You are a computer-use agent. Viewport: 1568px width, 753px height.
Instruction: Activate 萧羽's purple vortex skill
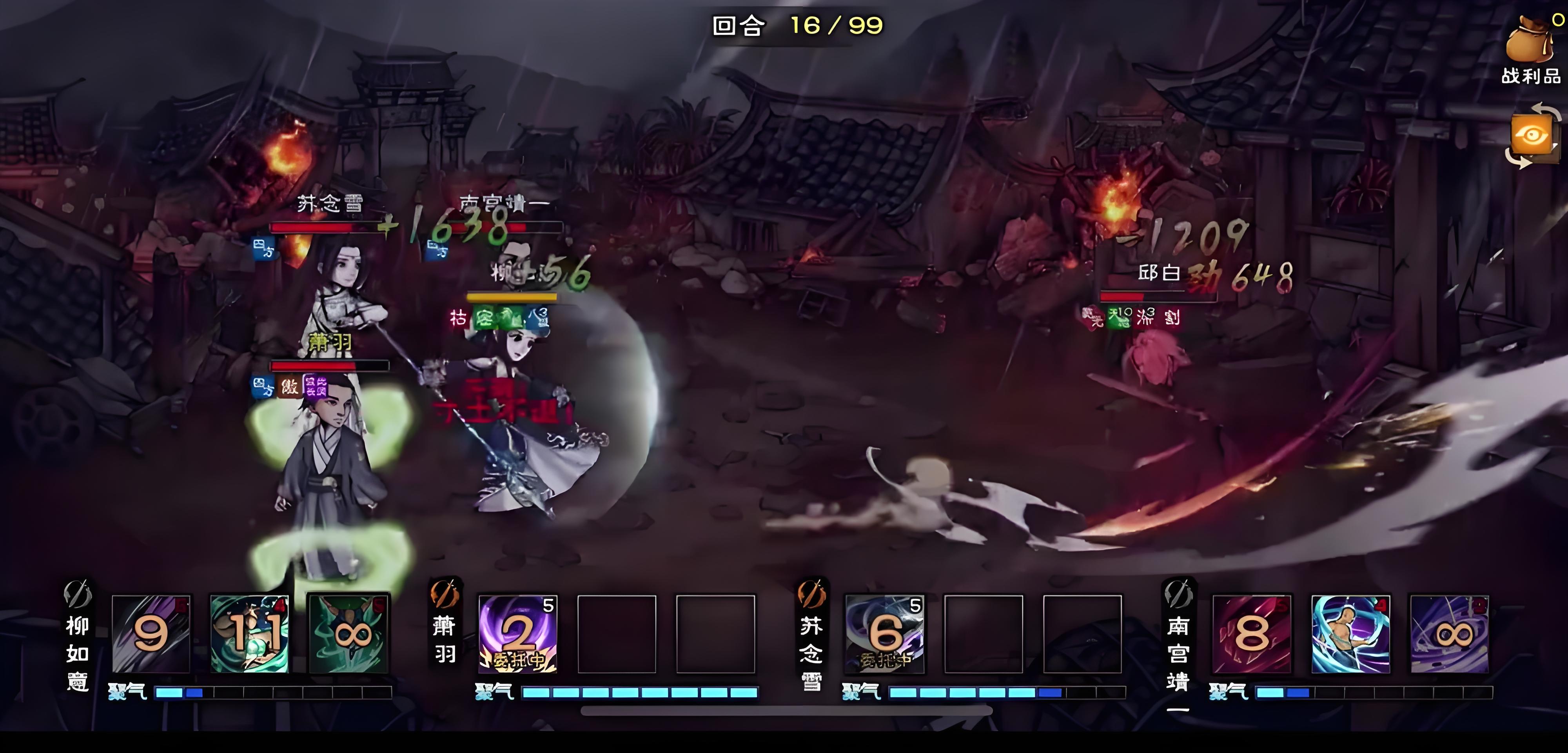click(518, 634)
